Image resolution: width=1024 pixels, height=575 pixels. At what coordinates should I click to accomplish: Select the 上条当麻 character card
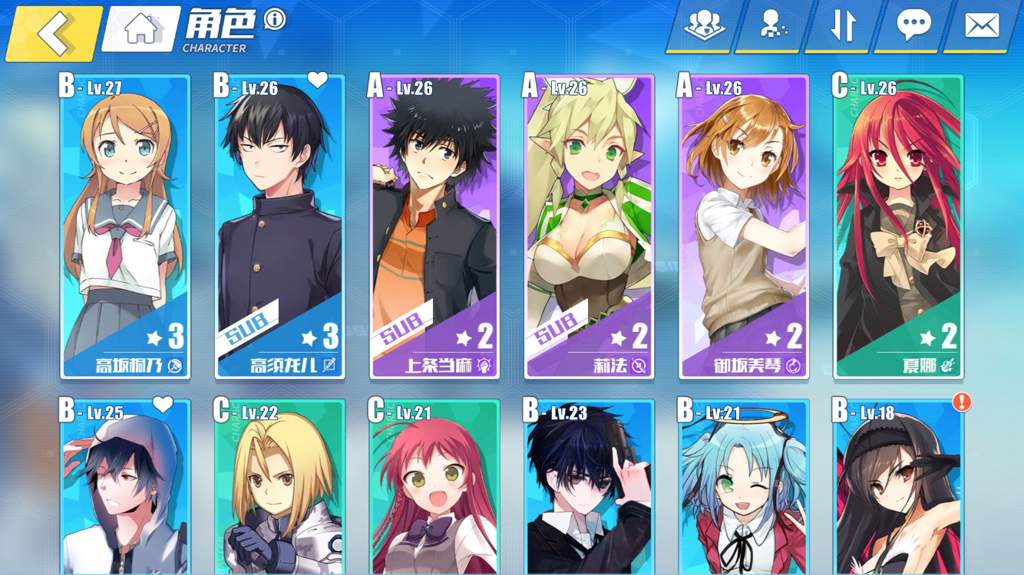[x=434, y=228]
